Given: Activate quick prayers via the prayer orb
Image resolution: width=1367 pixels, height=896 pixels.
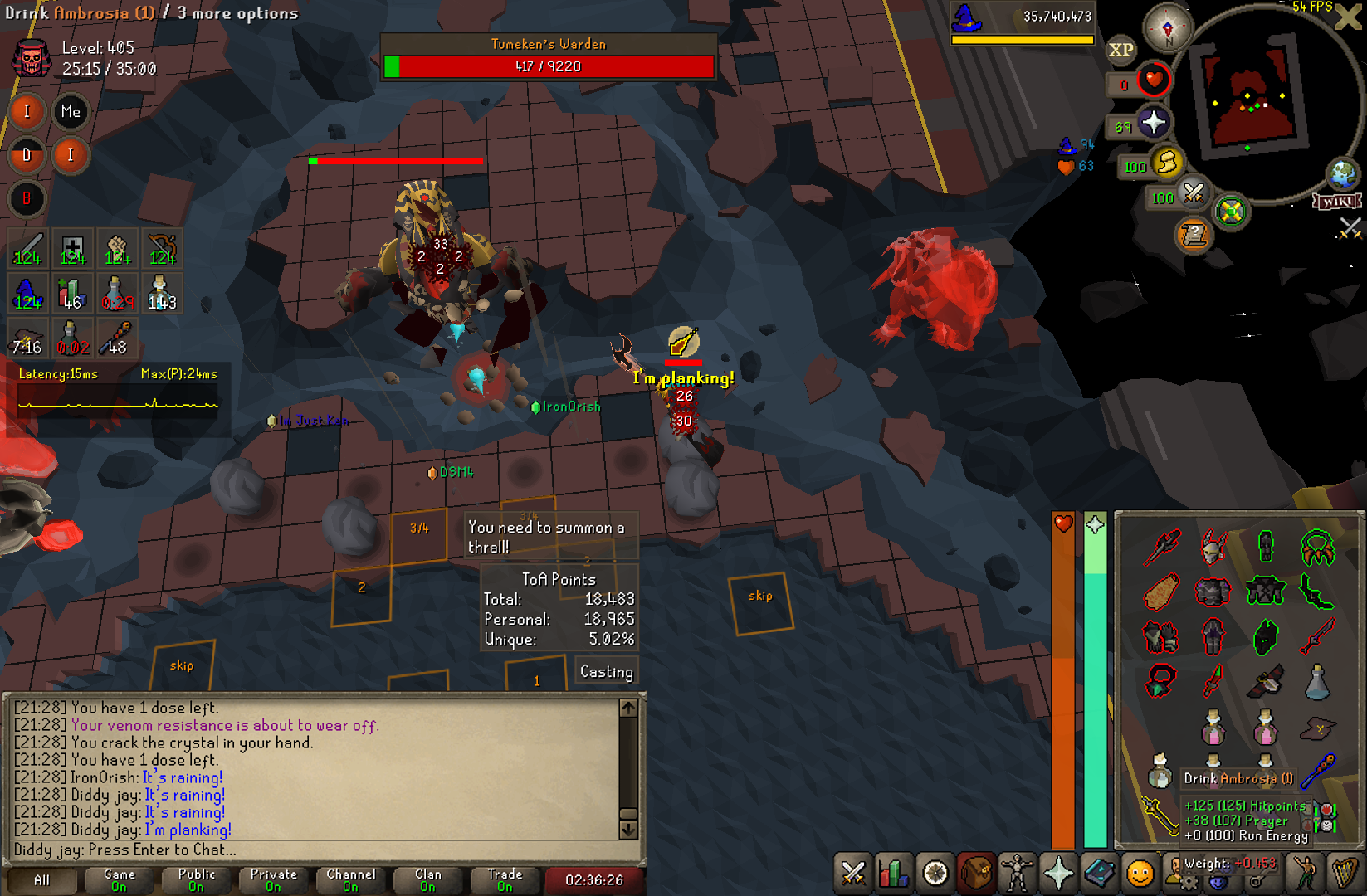Looking at the screenshot, I should click(x=1153, y=124).
